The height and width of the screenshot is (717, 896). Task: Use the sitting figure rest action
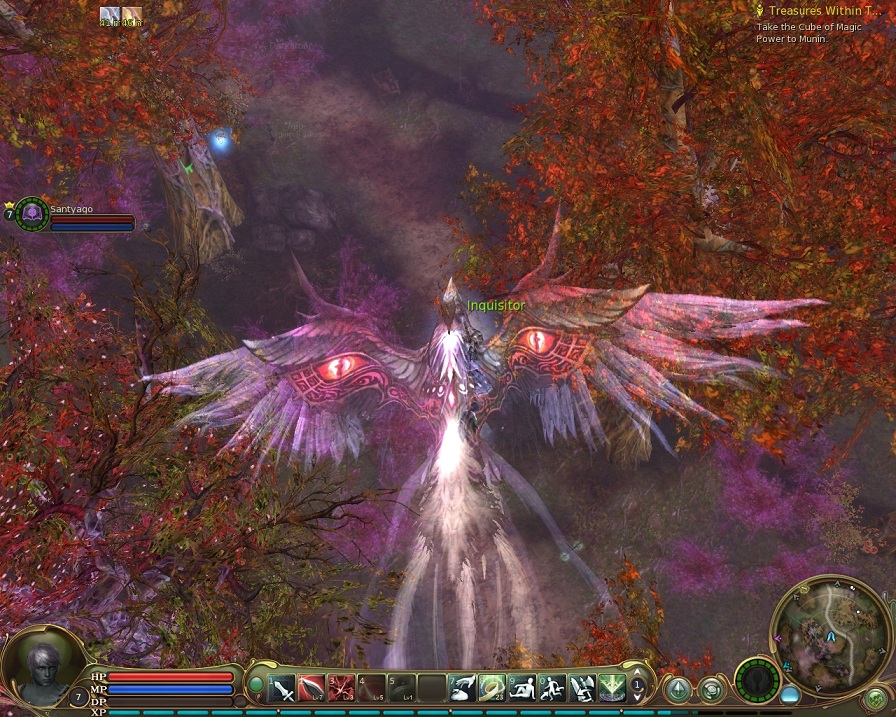coord(522,688)
